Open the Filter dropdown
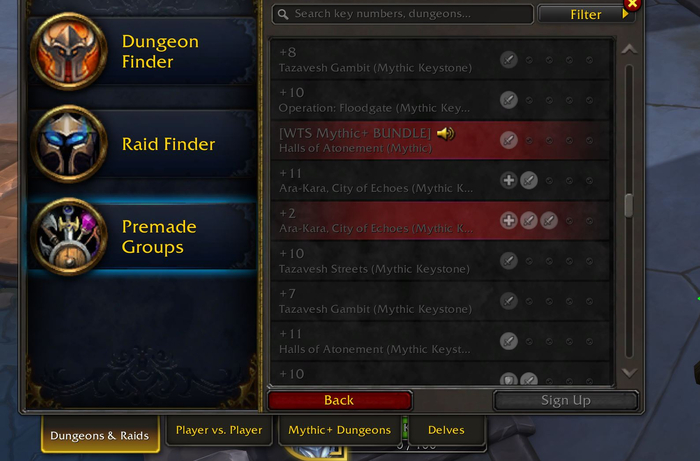 pyautogui.click(x=588, y=14)
